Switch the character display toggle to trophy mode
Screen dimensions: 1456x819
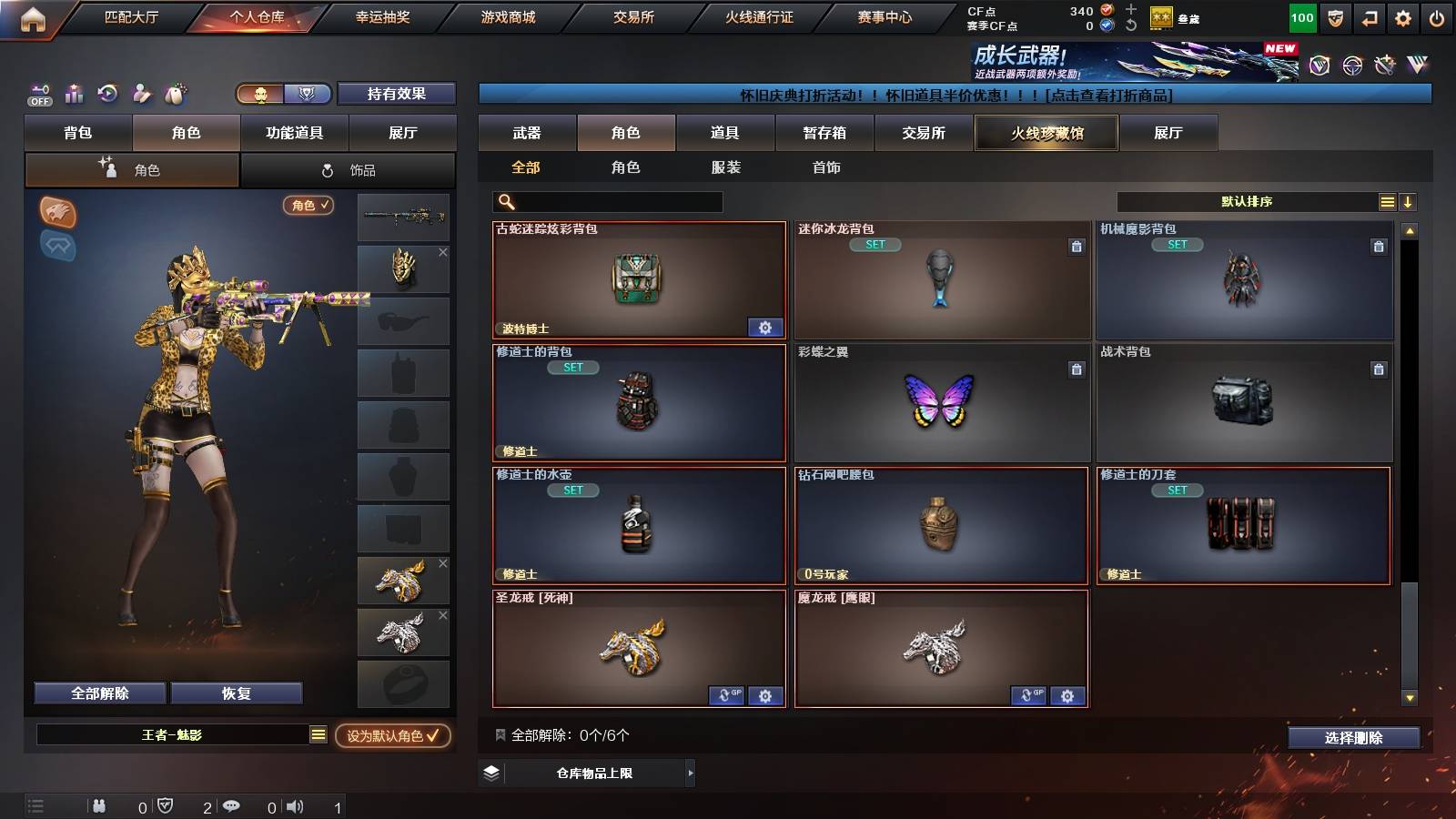pyautogui.click(x=308, y=94)
